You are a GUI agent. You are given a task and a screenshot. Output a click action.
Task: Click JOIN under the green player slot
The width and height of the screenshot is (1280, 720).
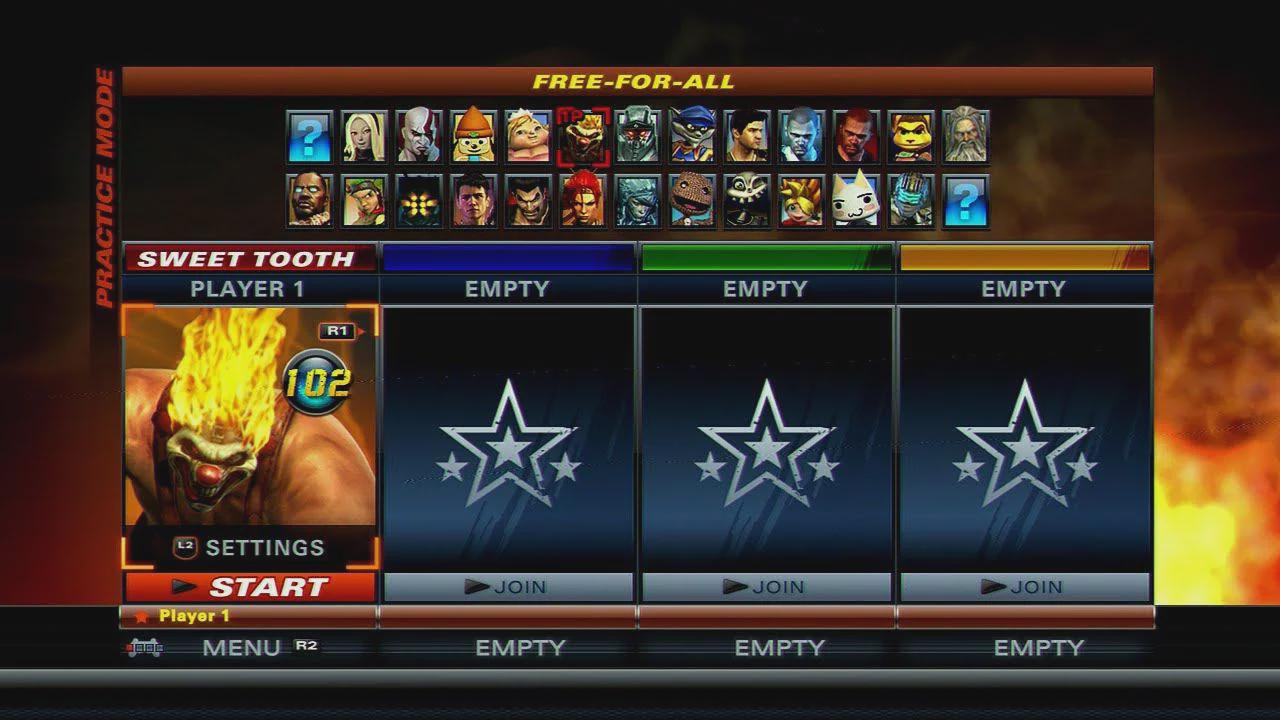tap(765, 587)
